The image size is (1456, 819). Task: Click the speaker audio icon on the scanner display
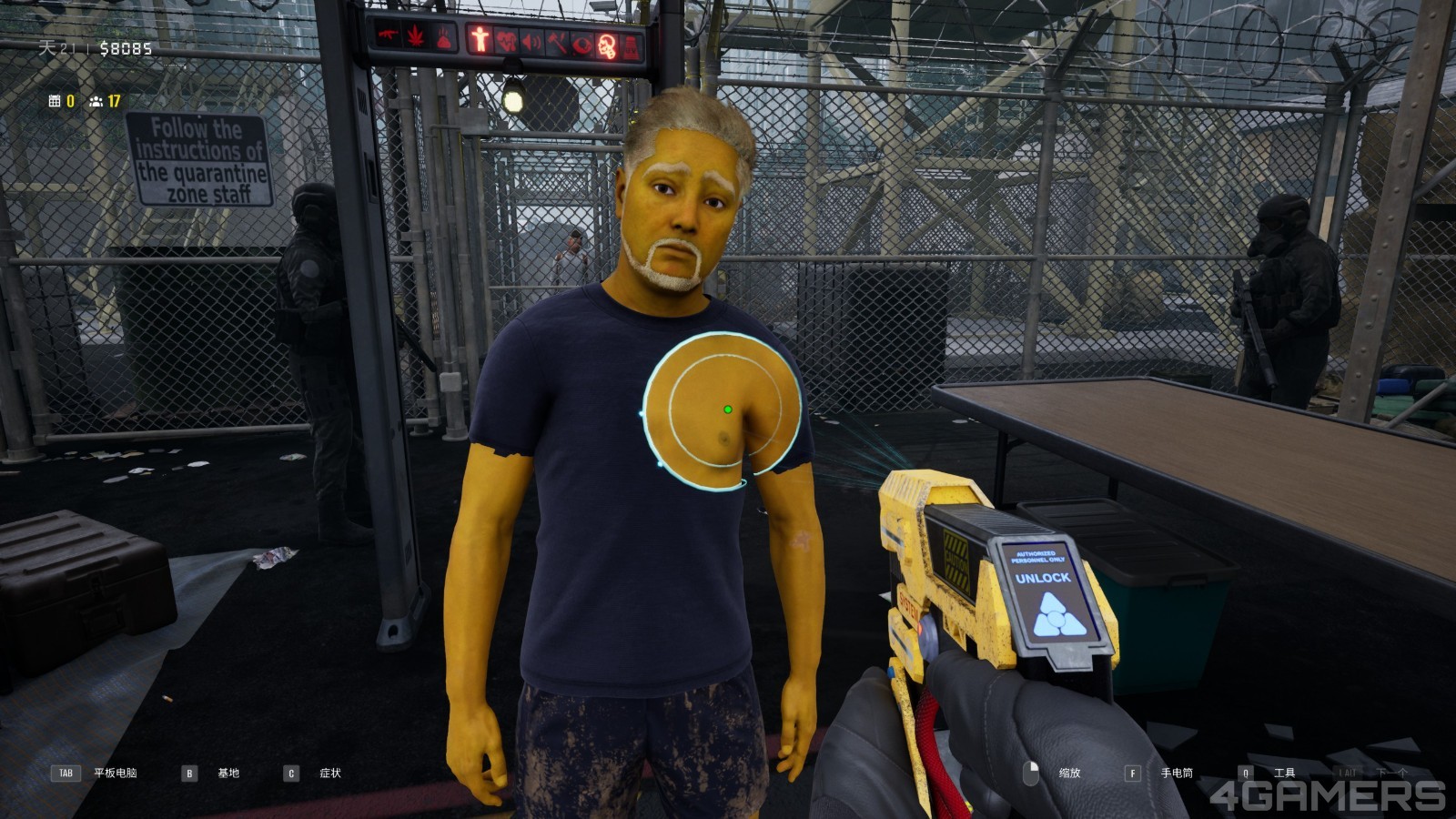(x=532, y=40)
